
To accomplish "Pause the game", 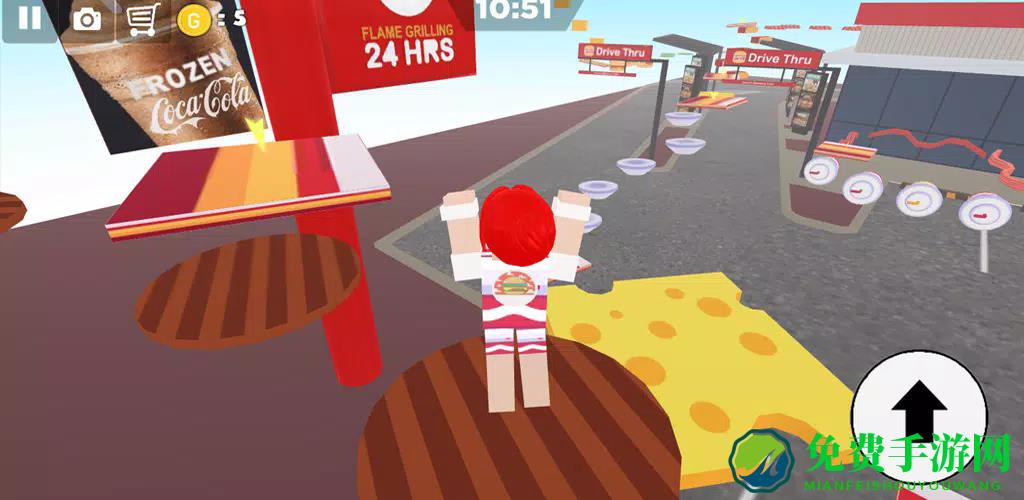I will [x=30, y=18].
